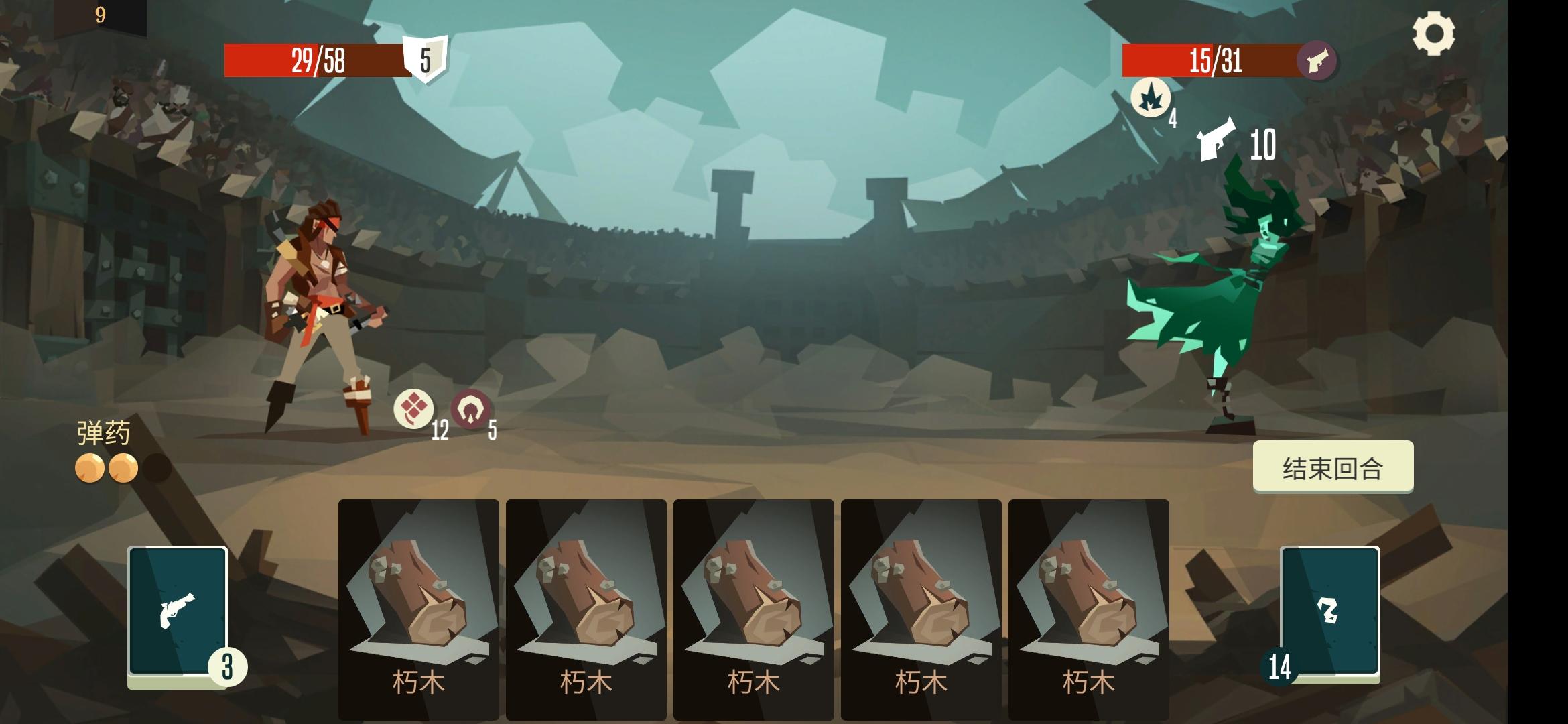The image size is (1568, 724).
Task: Click the round counter showing 9
Action: click(99, 13)
